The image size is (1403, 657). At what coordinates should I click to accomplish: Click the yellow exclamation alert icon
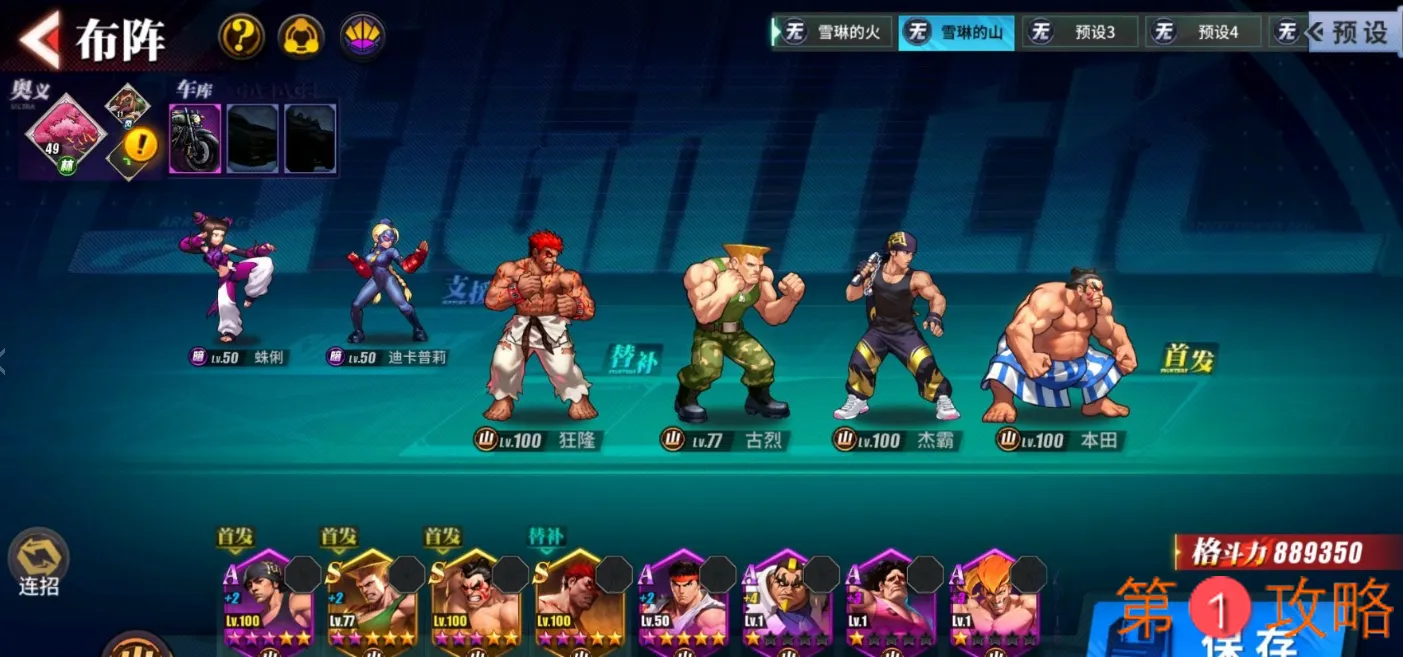tap(141, 147)
